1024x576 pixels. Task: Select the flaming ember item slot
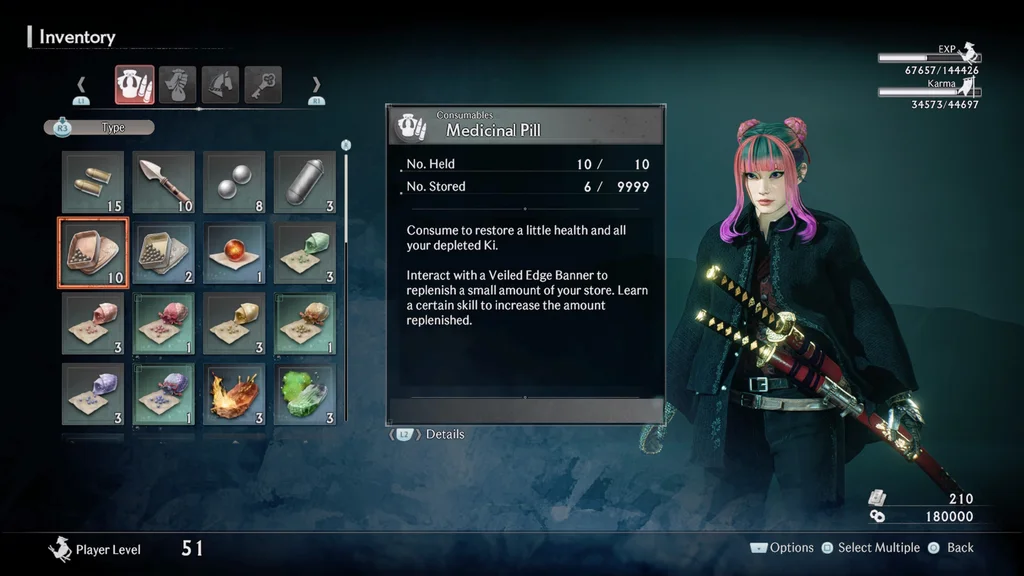click(234, 393)
